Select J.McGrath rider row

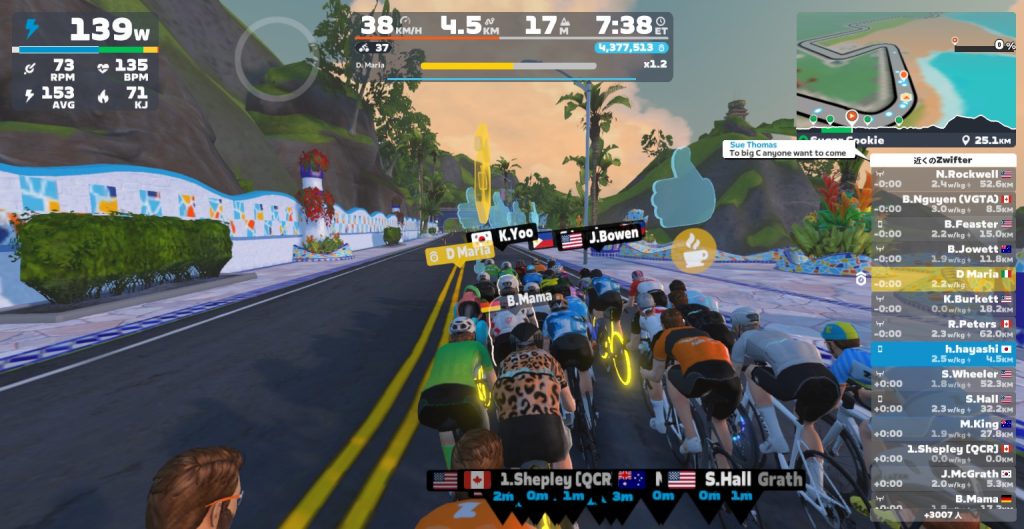point(943,479)
